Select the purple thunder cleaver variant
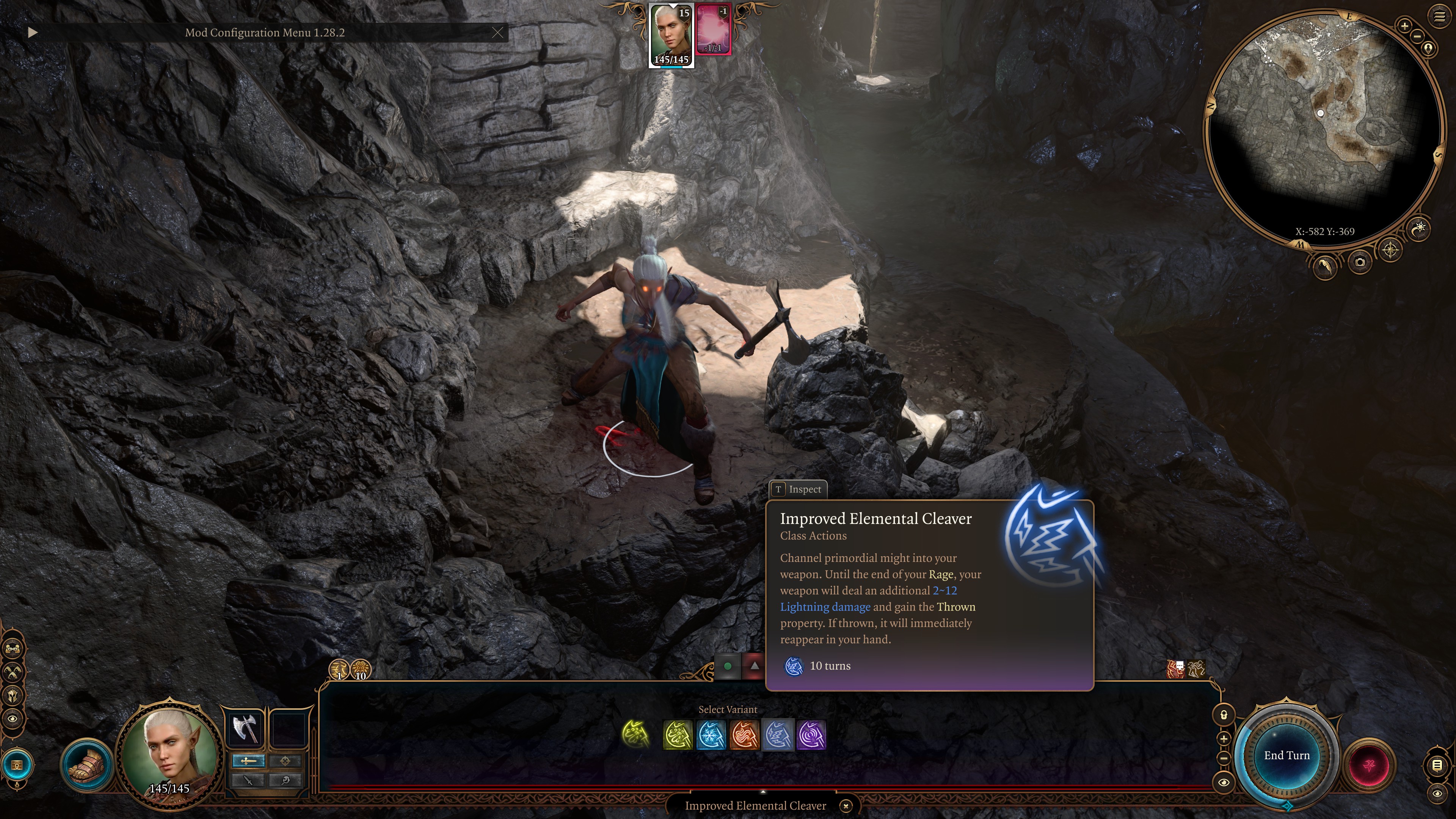 (811, 735)
